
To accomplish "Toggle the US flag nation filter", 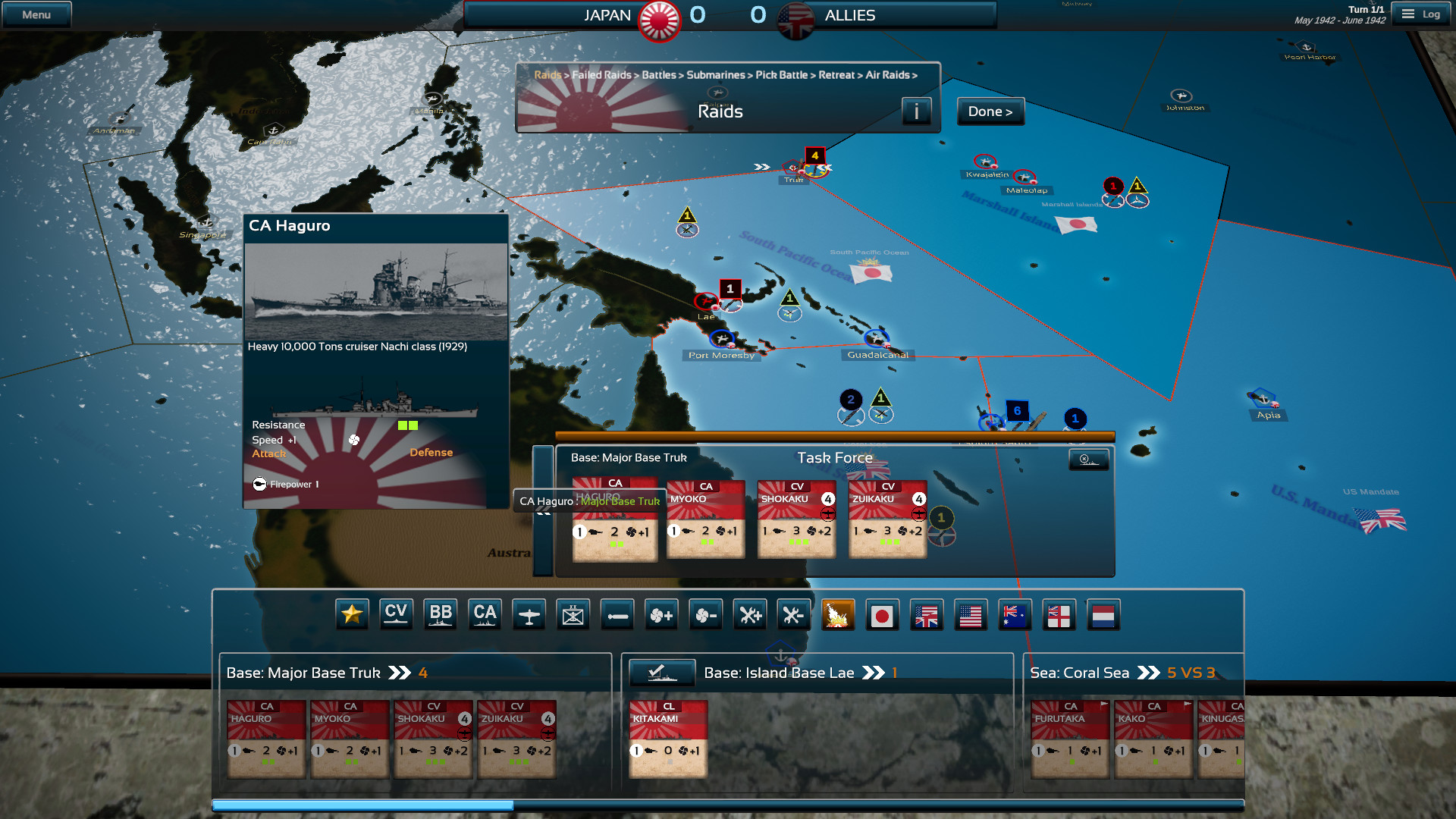I will click(x=971, y=615).
